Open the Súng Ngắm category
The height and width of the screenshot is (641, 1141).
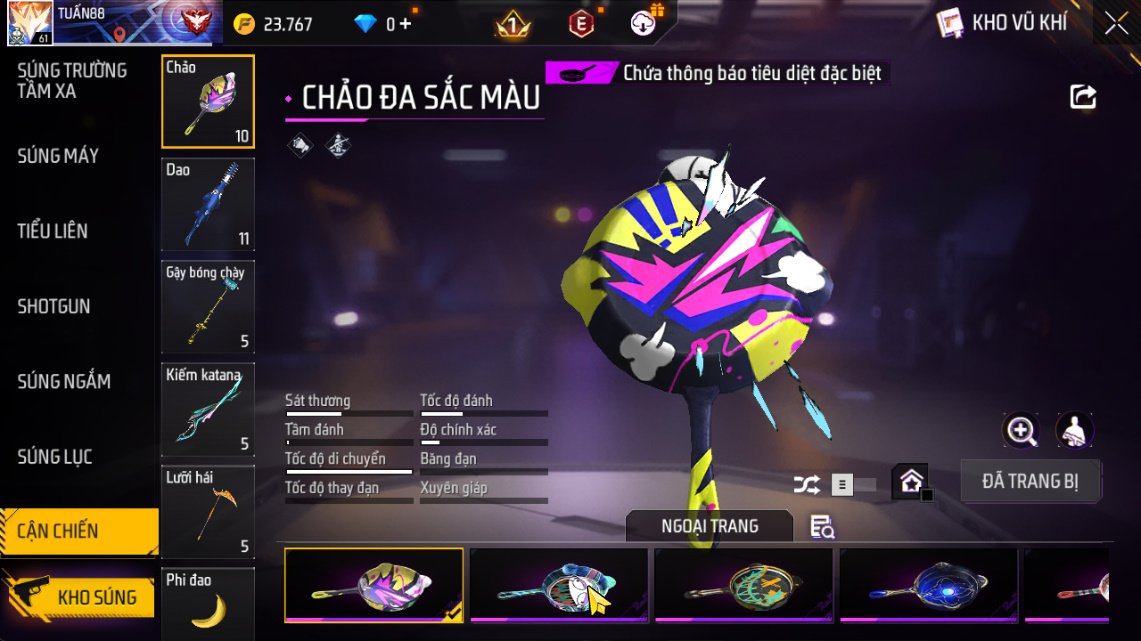pyautogui.click(x=64, y=381)
